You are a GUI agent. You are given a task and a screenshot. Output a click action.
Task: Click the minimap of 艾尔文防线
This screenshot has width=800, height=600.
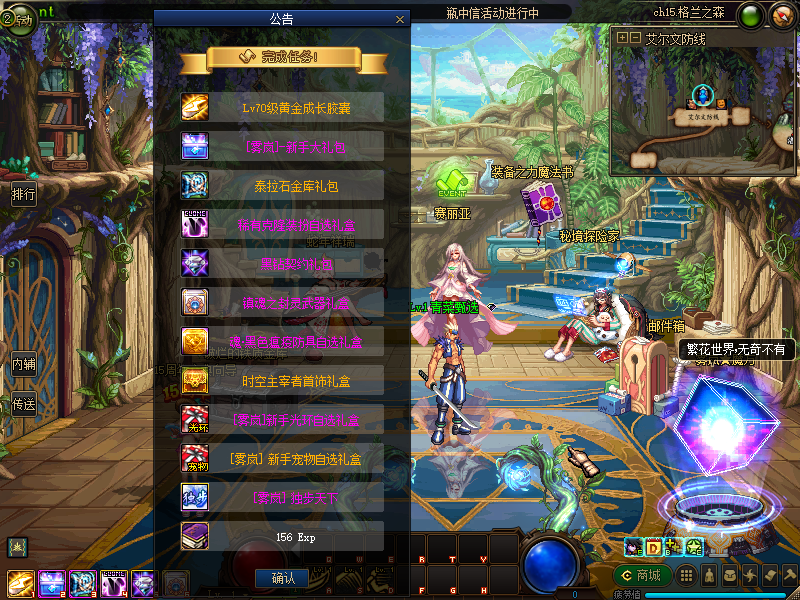tap(704, 109)
